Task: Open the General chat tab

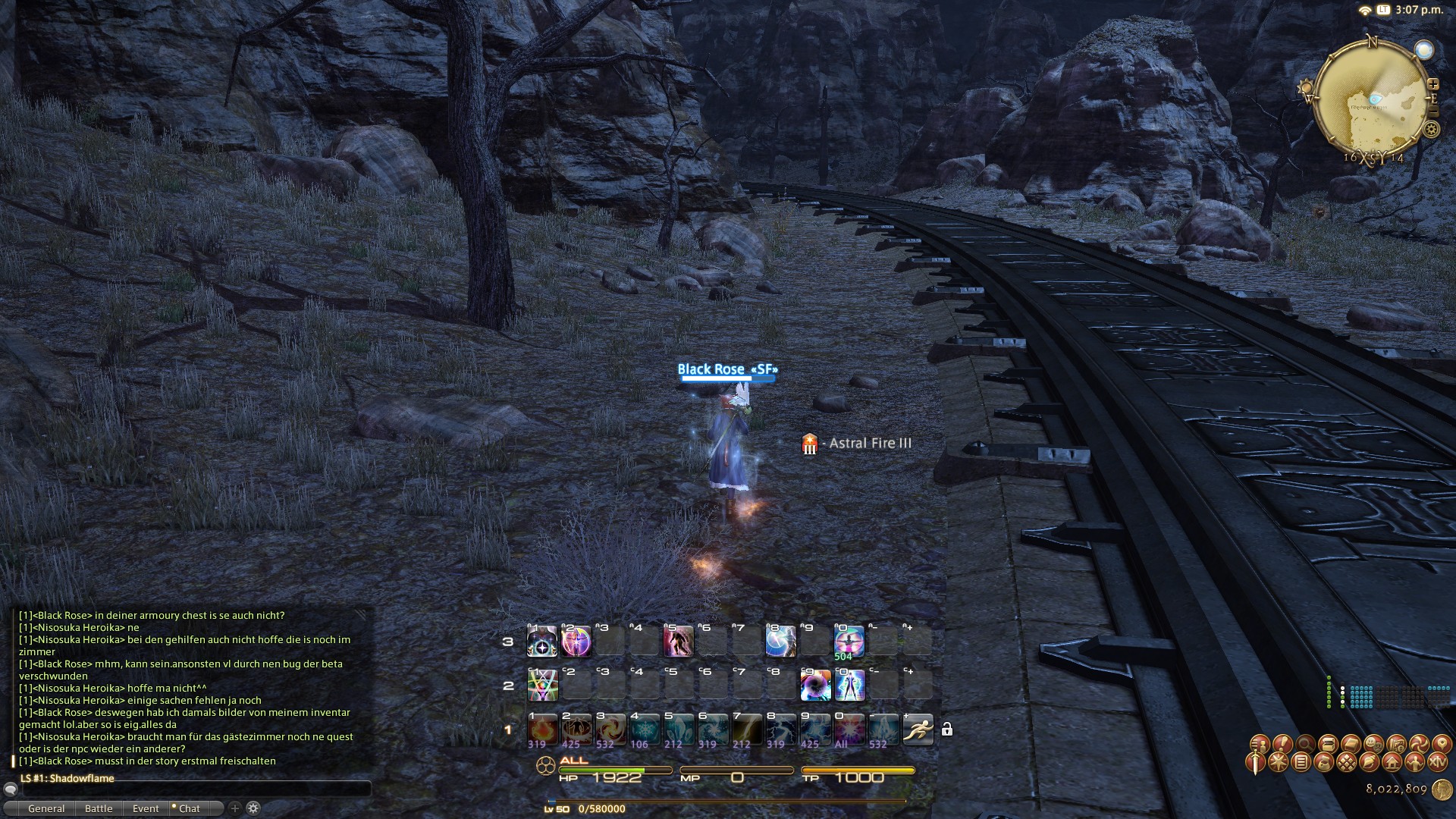Action: 46,808
